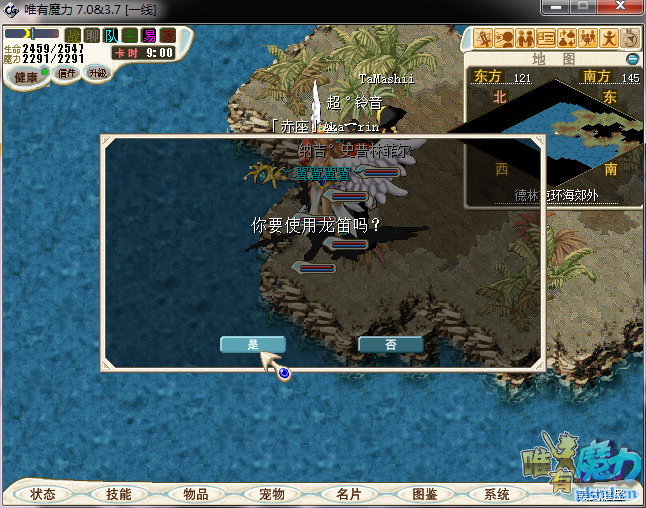Open the 技能 skills menu
The width and height of the screenshot is (646, 508).
[119, 494]
